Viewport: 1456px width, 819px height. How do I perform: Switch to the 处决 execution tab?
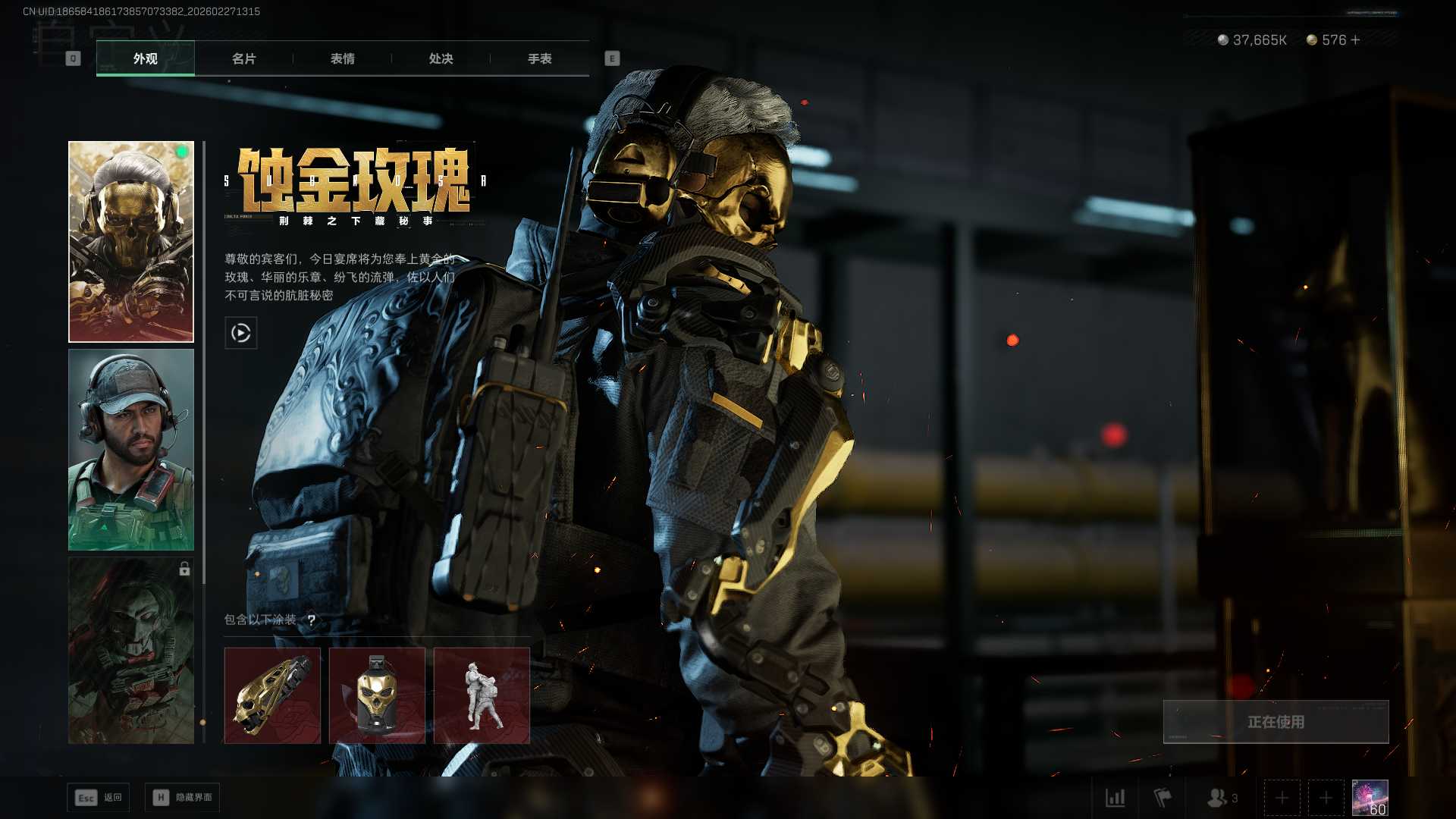(441, 58)
